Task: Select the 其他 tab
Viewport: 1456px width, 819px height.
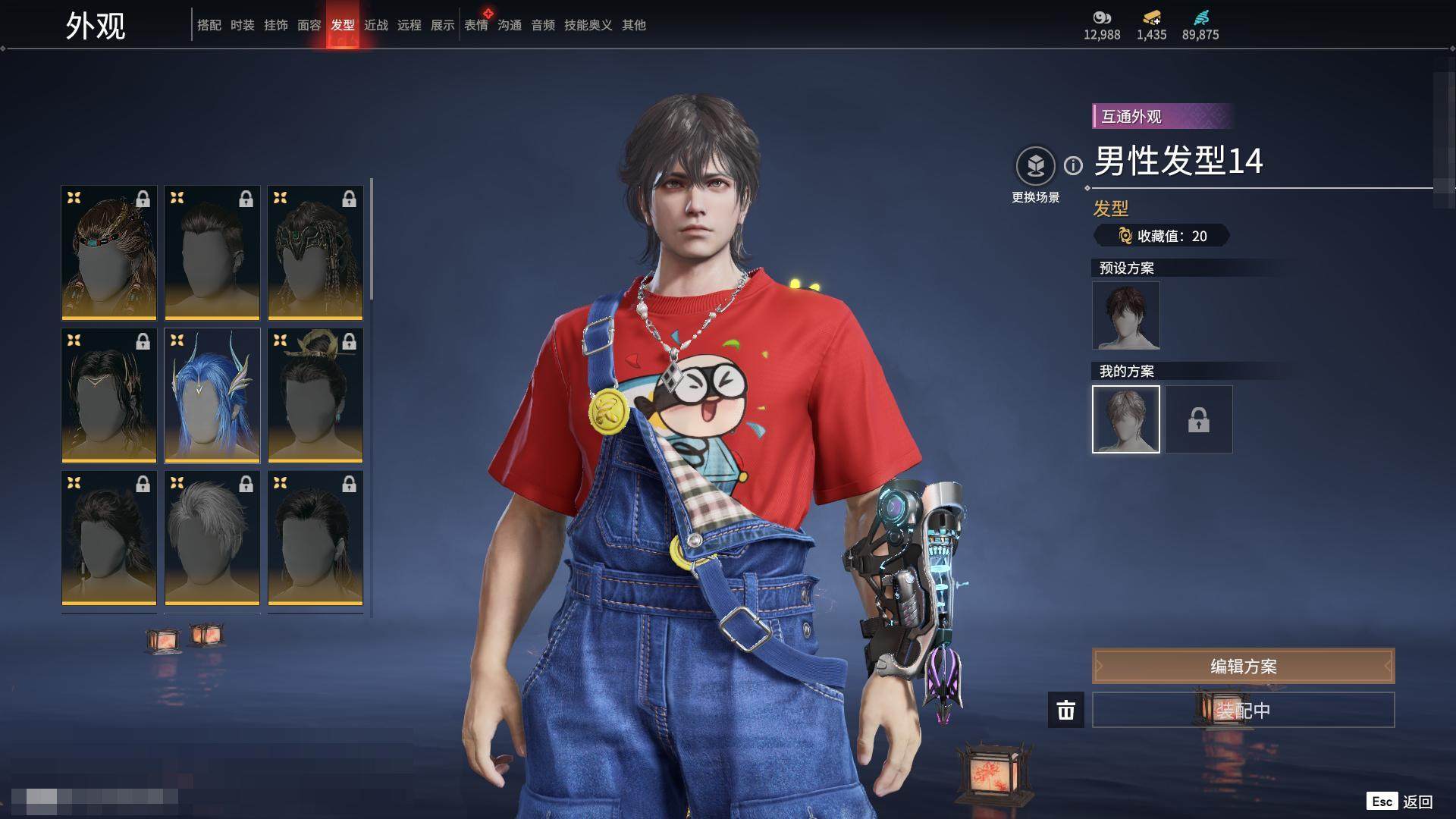Action: [x=633, y=25]
